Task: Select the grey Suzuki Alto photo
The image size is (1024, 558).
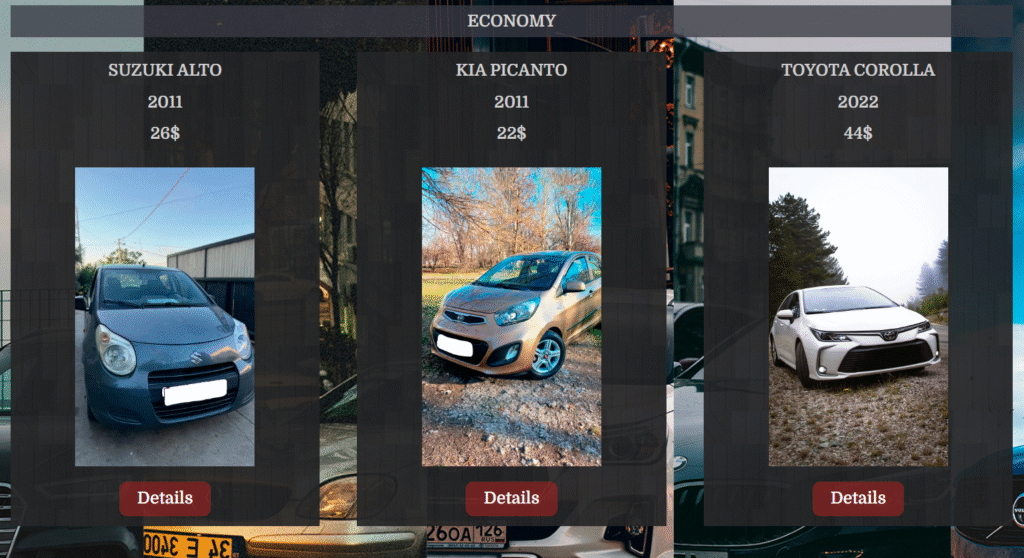Action: tap(164, 316)
